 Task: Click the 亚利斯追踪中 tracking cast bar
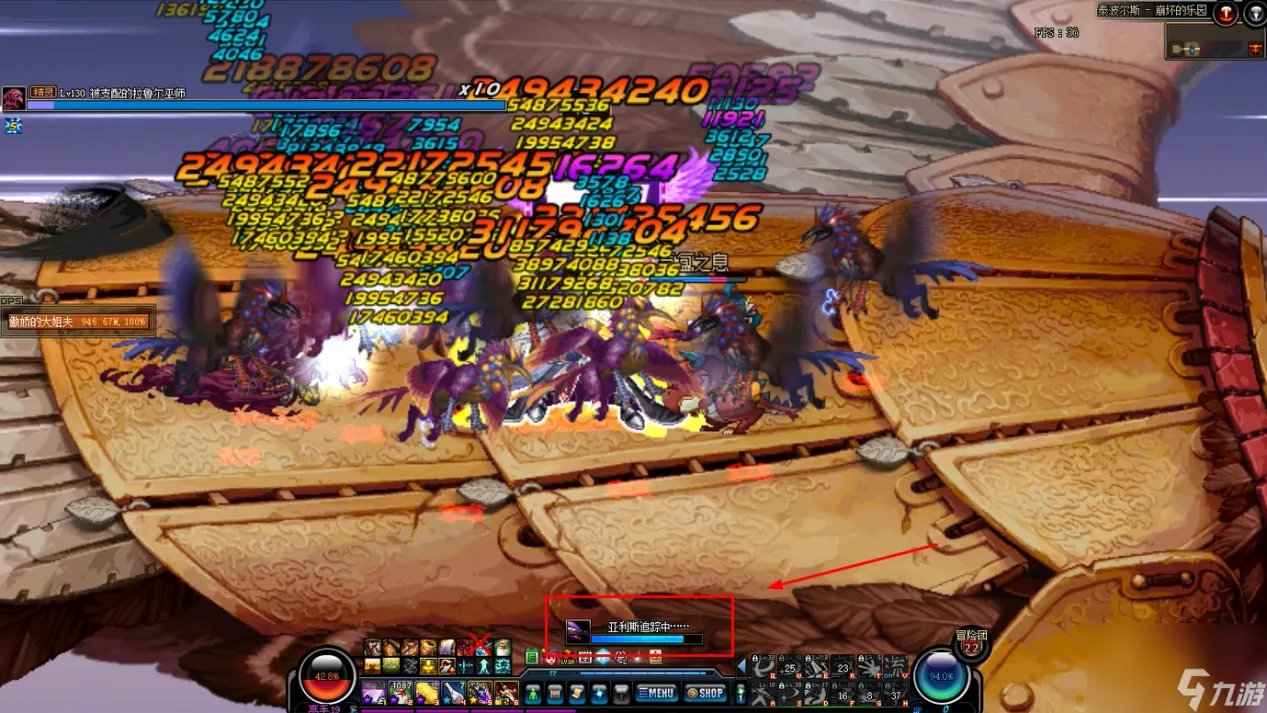(x=639, y=631)
